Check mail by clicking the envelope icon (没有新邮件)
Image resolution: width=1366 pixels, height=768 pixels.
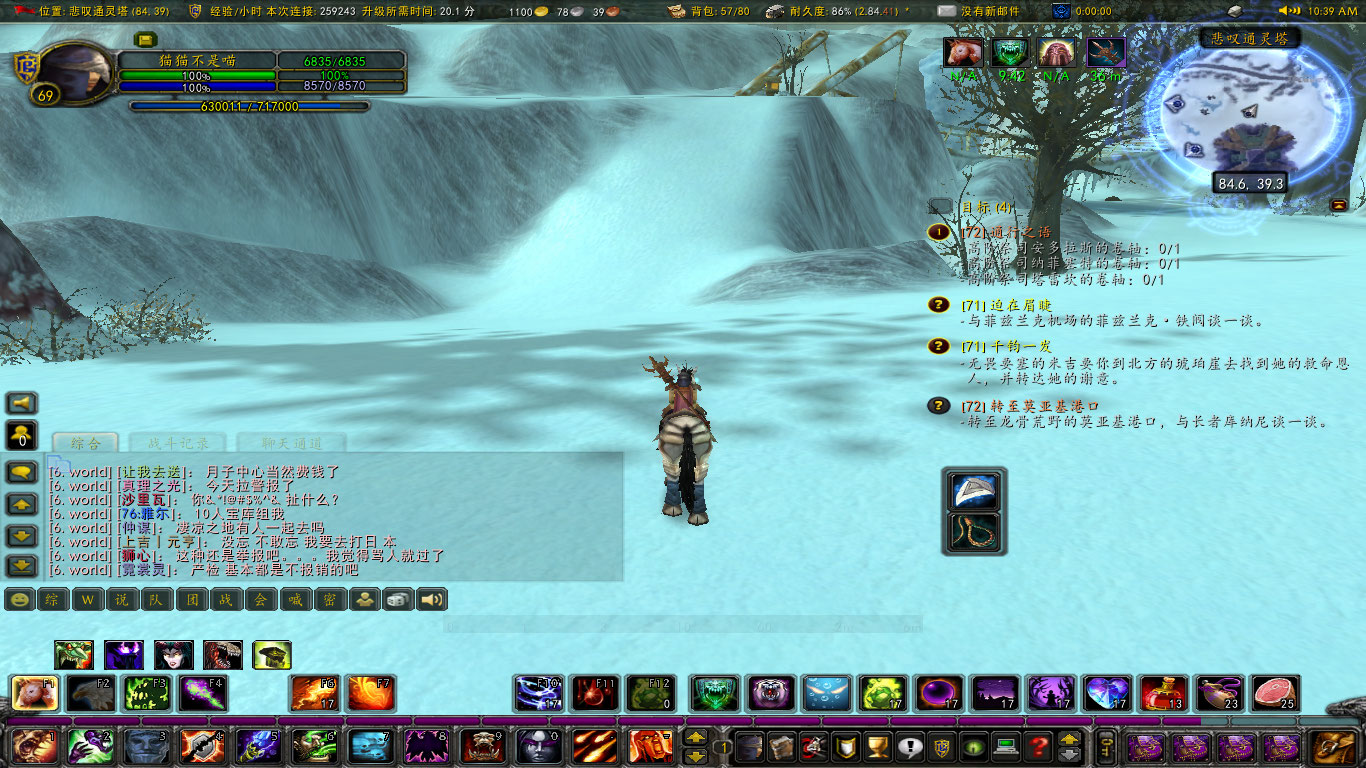(x=945, y=12)
